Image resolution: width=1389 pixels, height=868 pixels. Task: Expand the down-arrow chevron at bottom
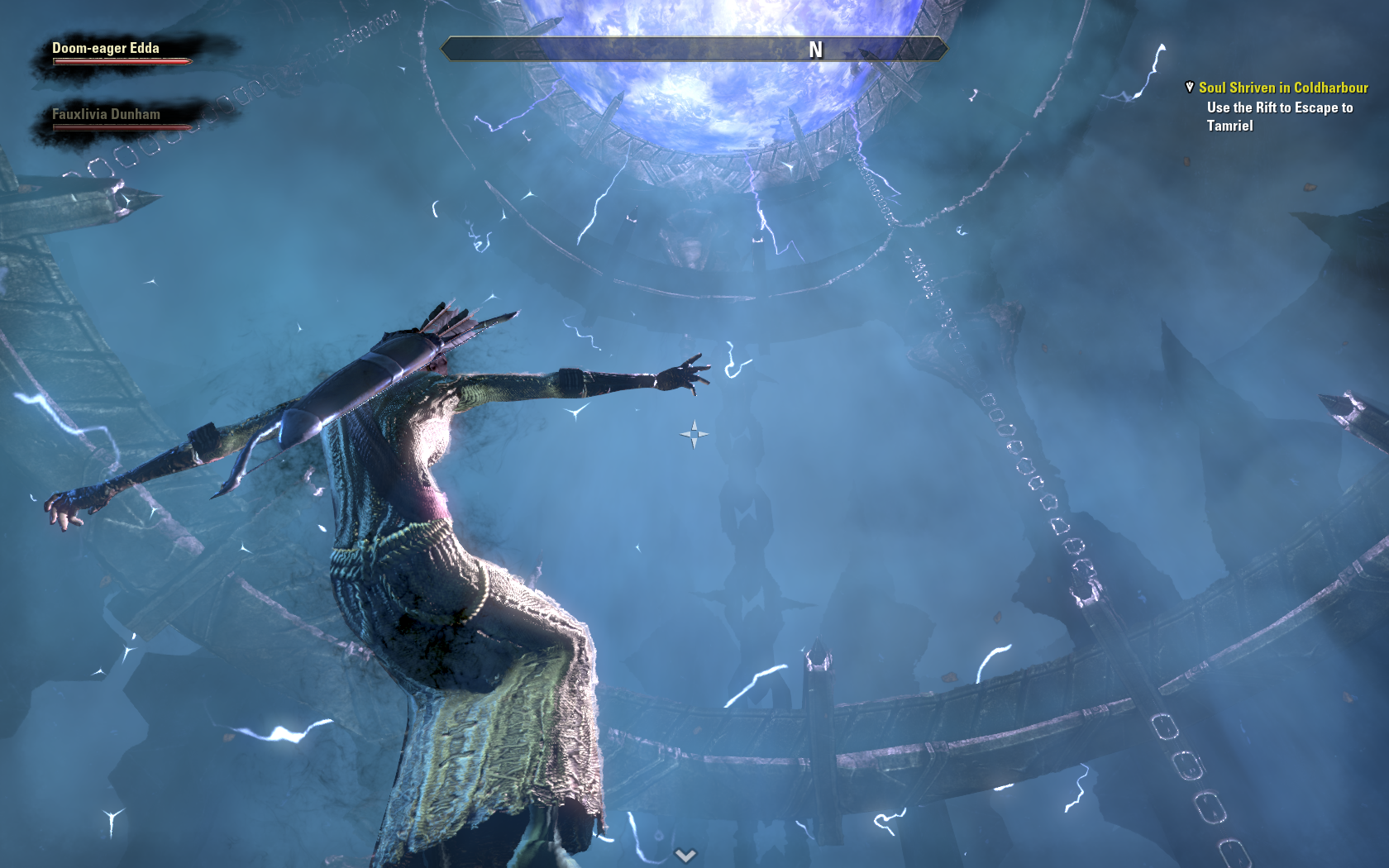pos(685,855)
